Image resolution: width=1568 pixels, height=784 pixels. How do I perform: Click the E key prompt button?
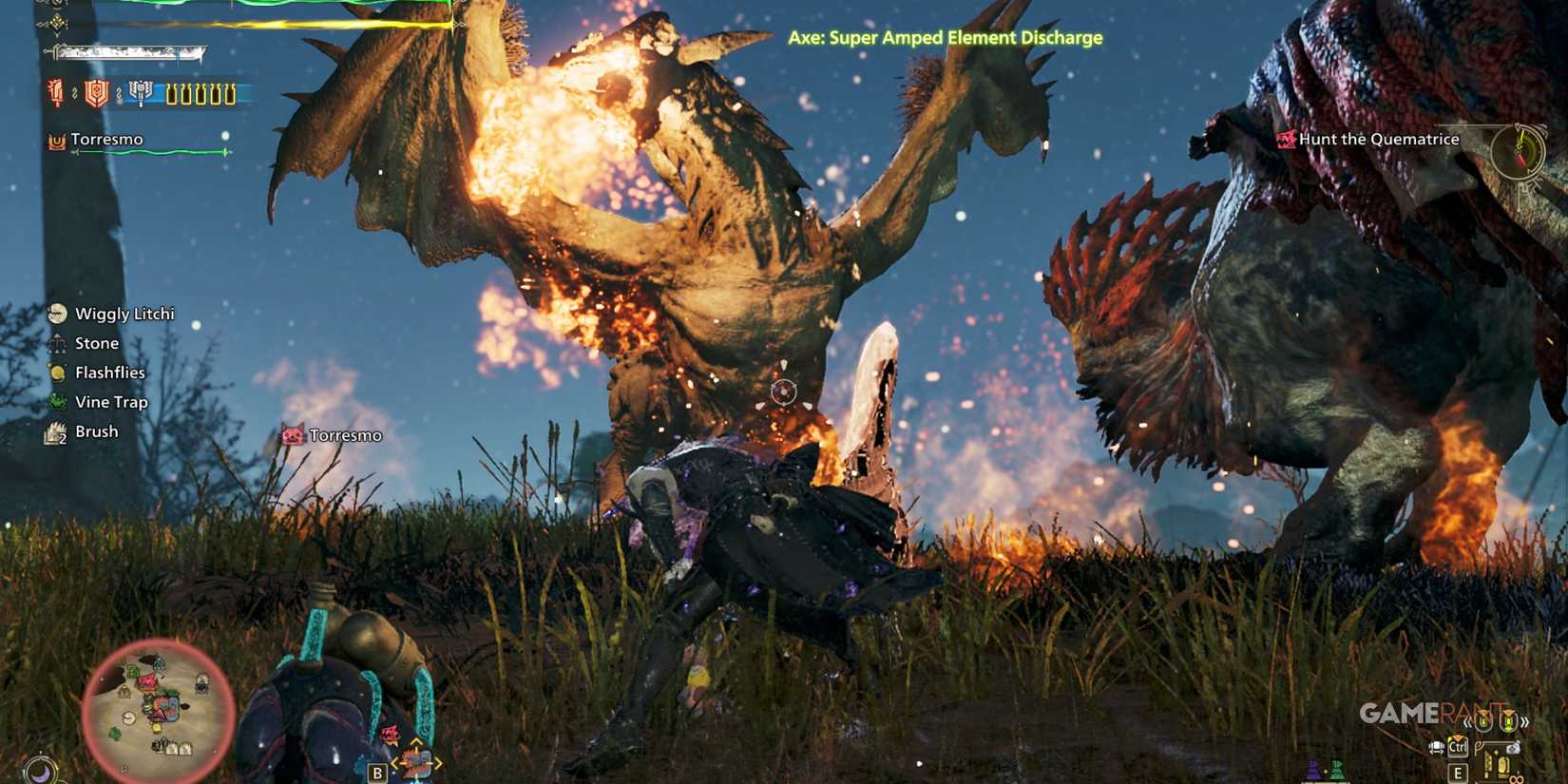click(x=1460, y=773)
